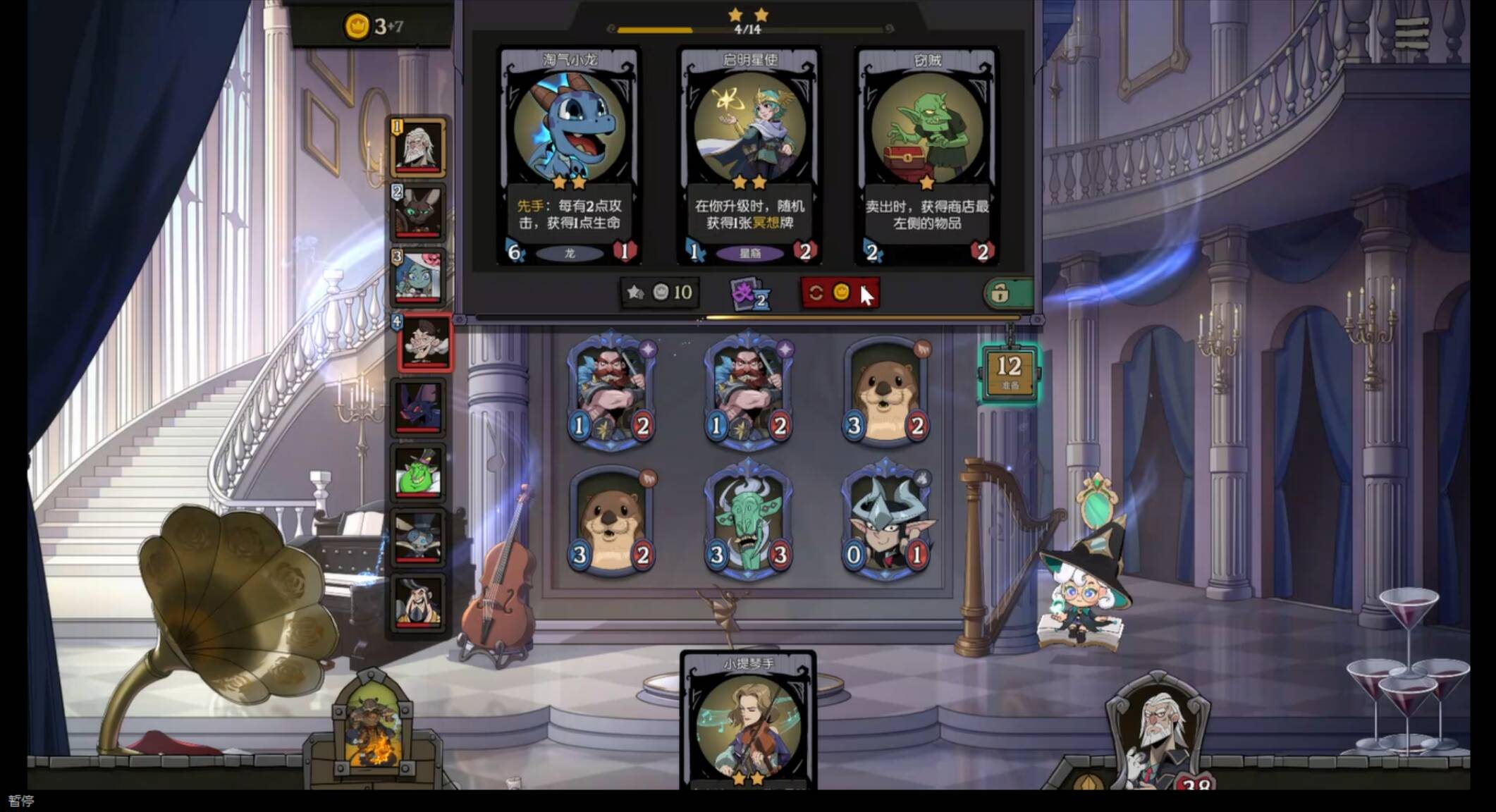Choose the 小提琴手 card in hand

(749, 726)
